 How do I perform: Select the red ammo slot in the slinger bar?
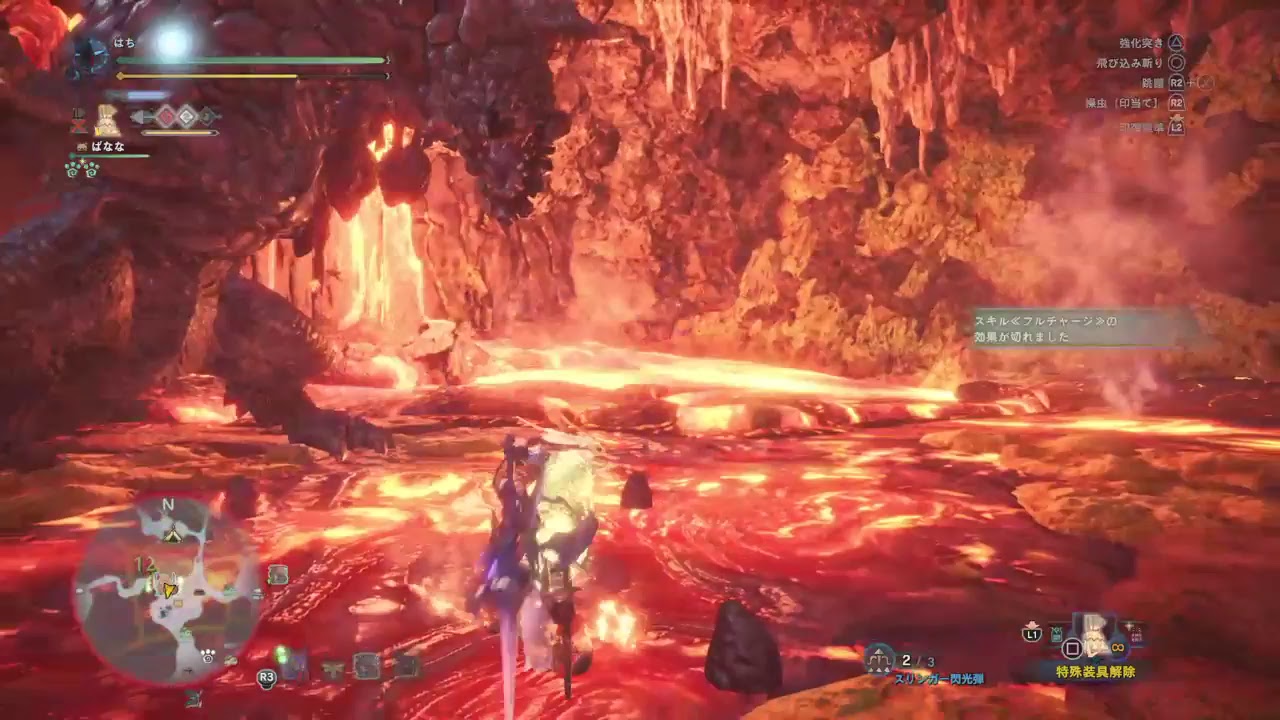point(166,116)
